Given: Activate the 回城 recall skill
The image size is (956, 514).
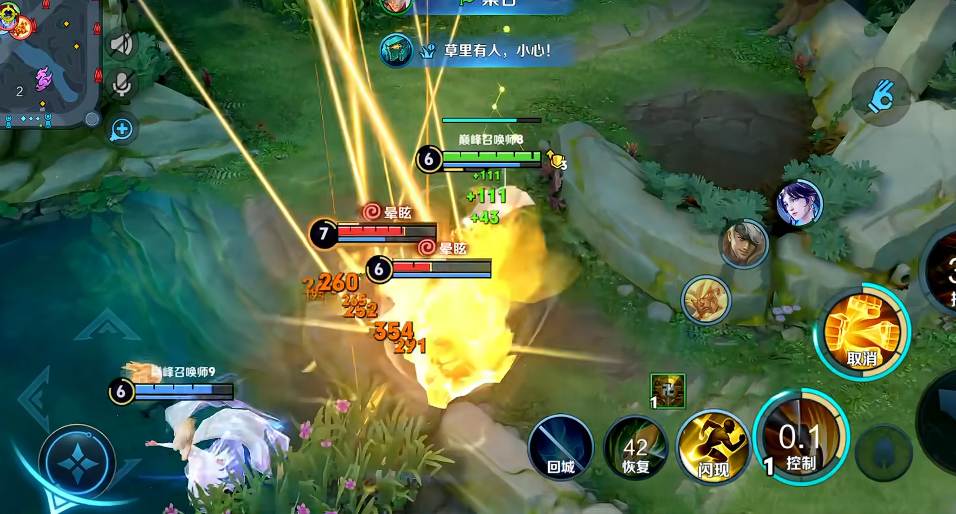Looking at the screenshot, I should [561, 448].
